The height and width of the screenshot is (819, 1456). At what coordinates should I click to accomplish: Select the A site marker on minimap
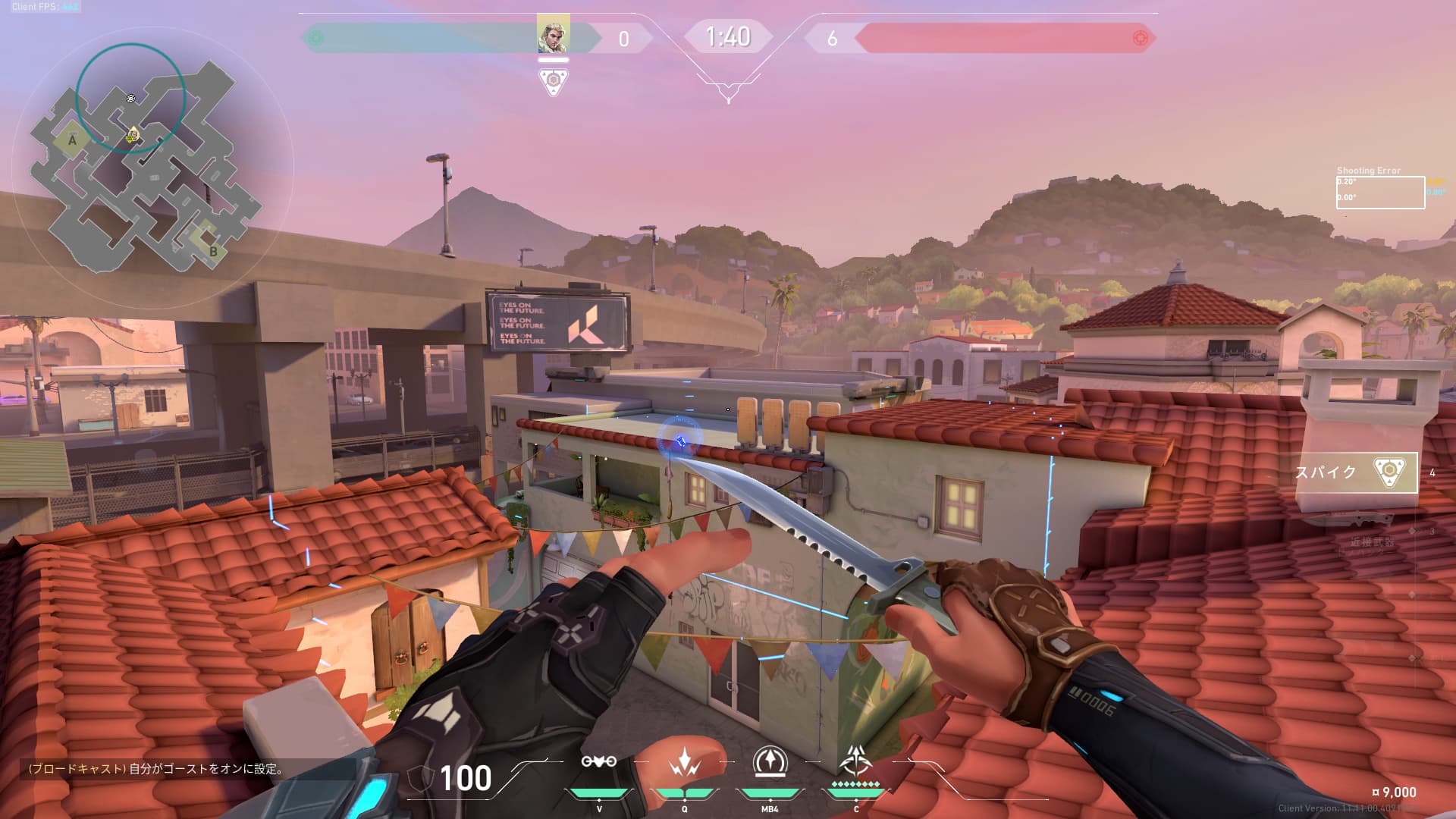coord(72,140)
